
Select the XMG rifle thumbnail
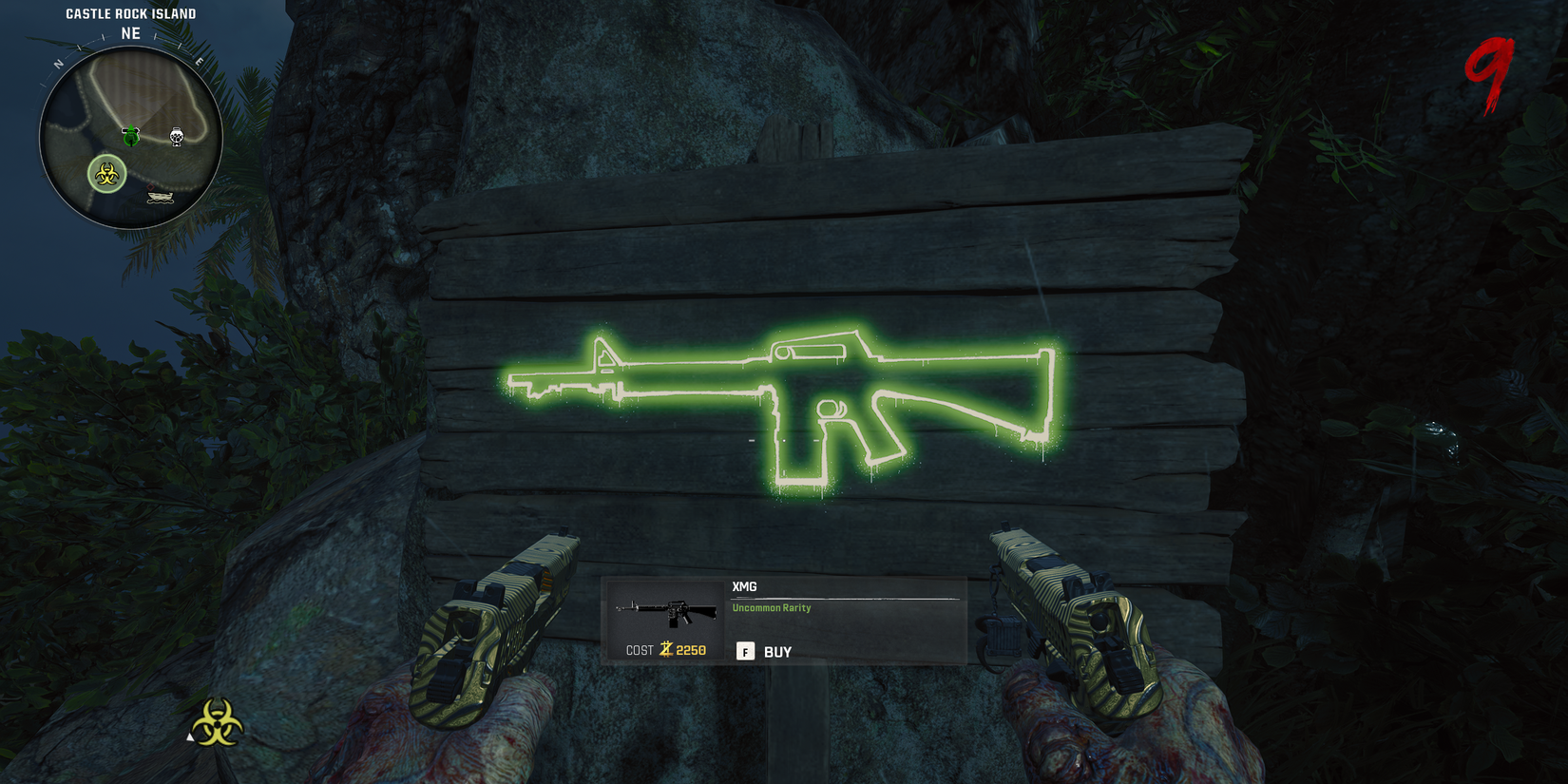tap(666, 612)
